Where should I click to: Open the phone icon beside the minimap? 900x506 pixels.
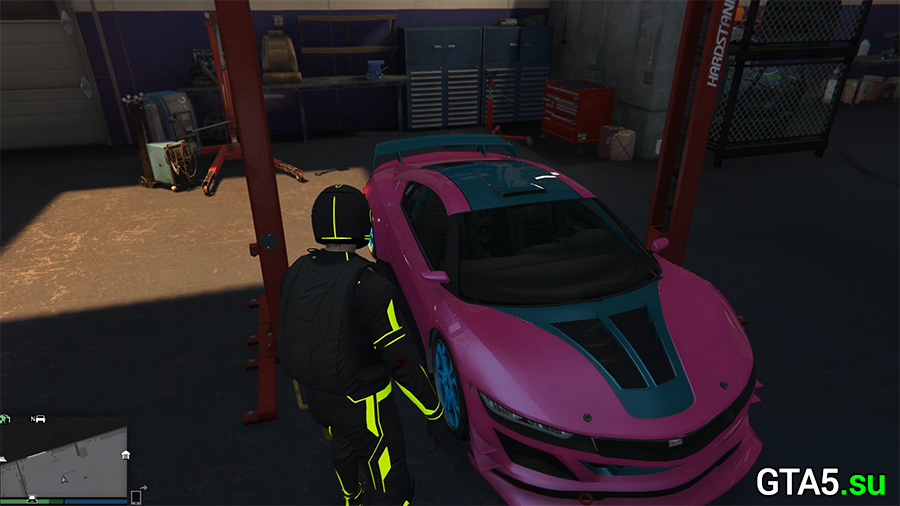[x=135, y=496]
